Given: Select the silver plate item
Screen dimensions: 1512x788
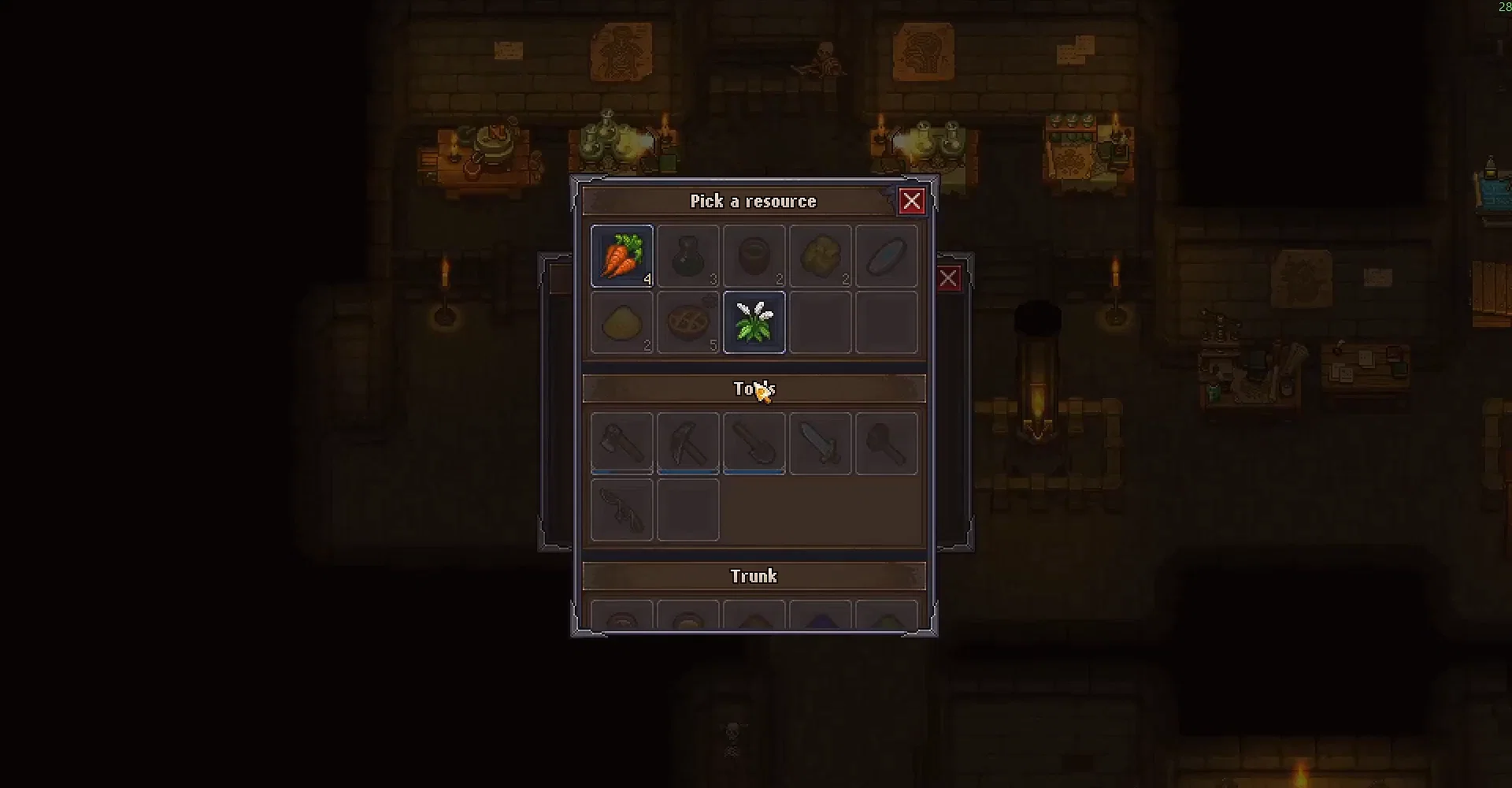Looking at the screenshot, I should [x=886, y=255].
